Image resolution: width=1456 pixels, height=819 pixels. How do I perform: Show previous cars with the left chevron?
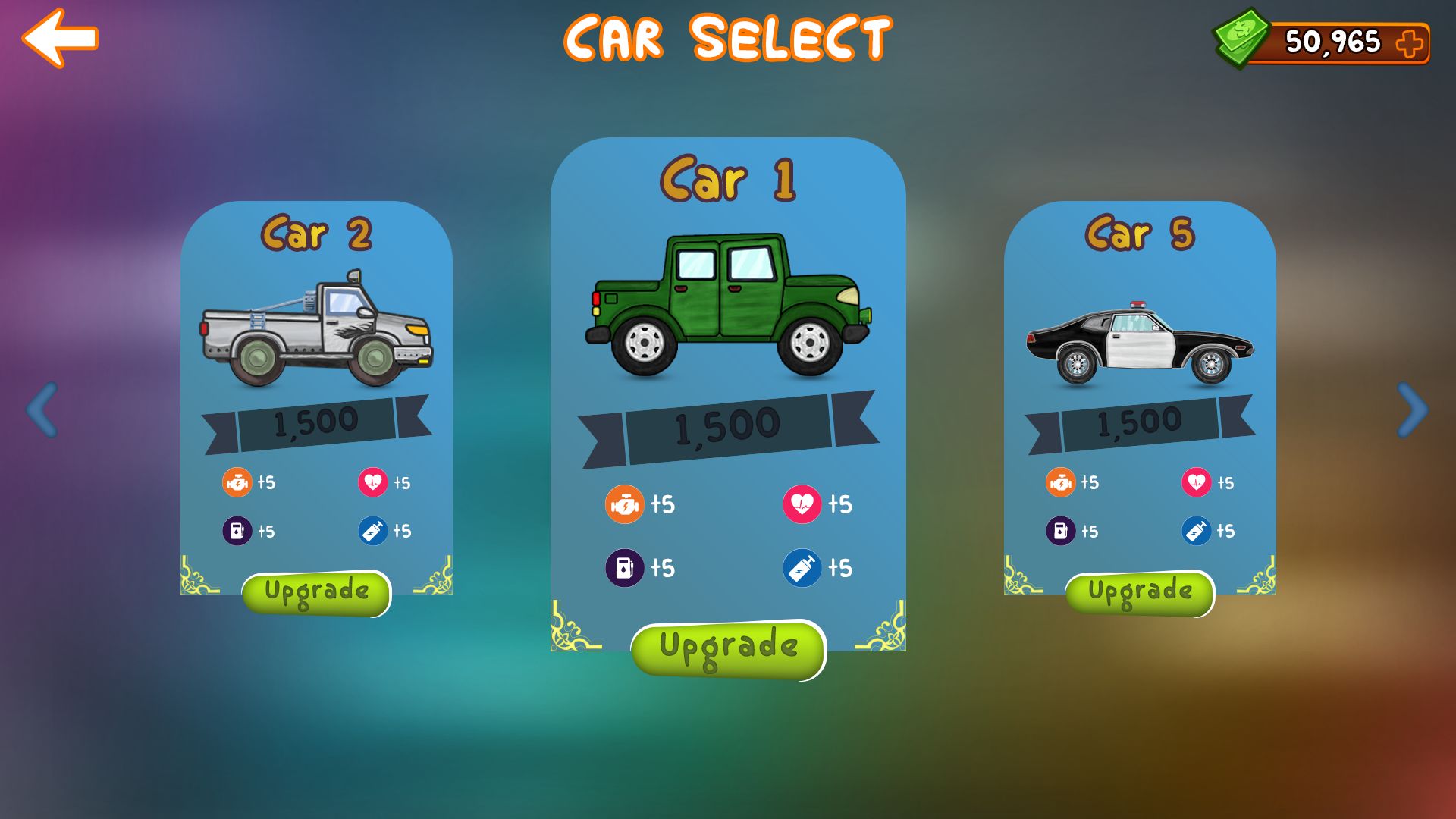coord(42,409)
